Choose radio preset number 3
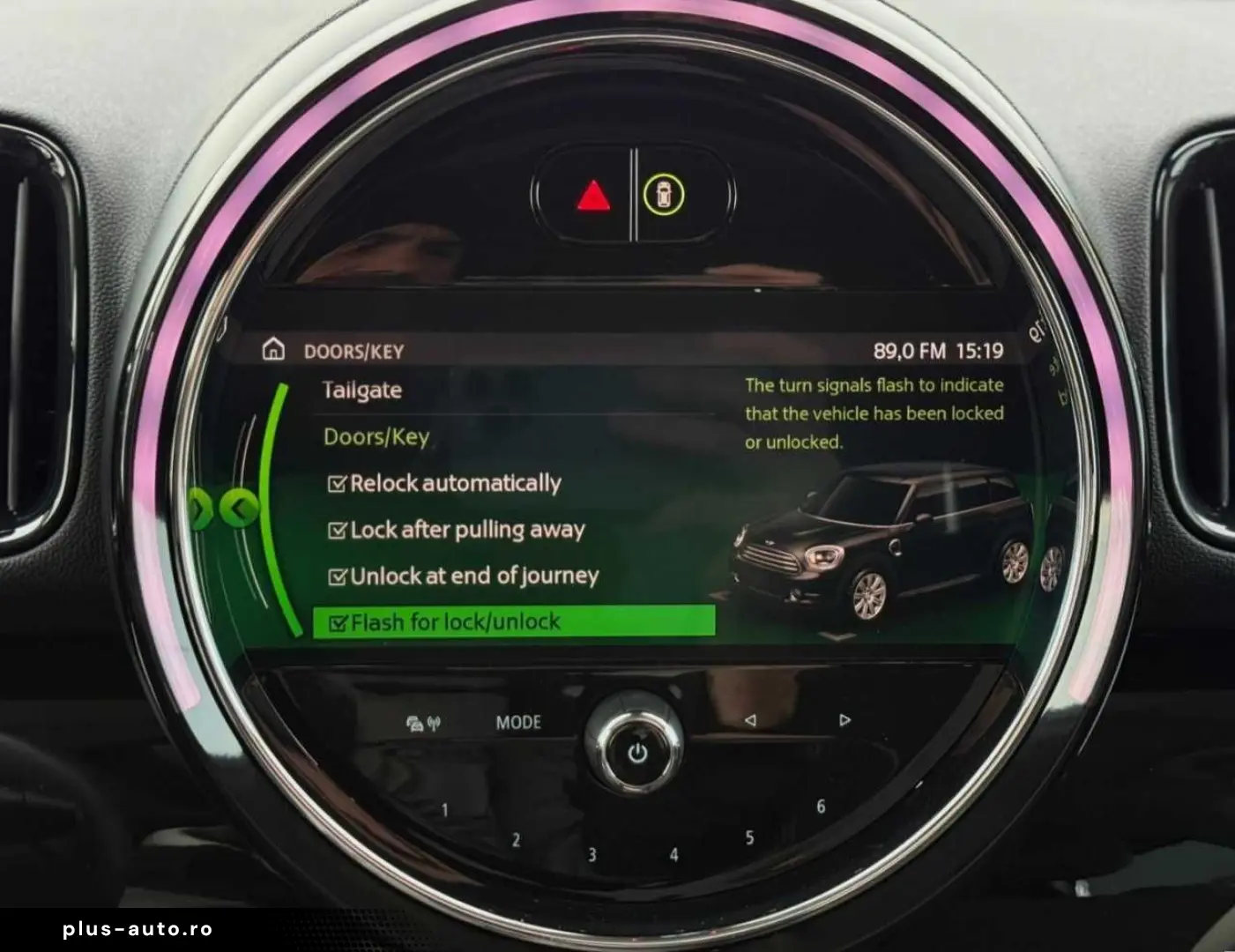 592,854
